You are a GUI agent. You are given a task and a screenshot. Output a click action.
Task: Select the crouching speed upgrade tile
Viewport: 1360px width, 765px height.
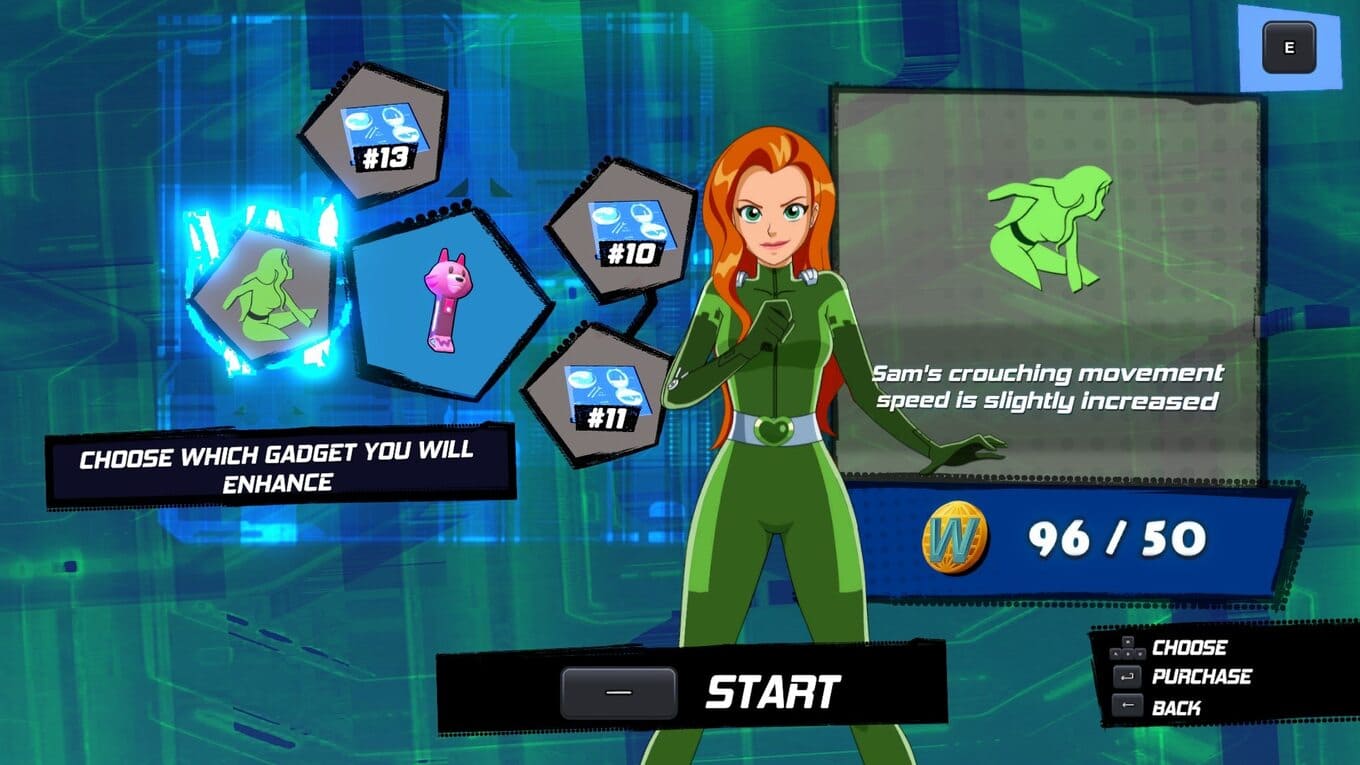click(266, 297)
